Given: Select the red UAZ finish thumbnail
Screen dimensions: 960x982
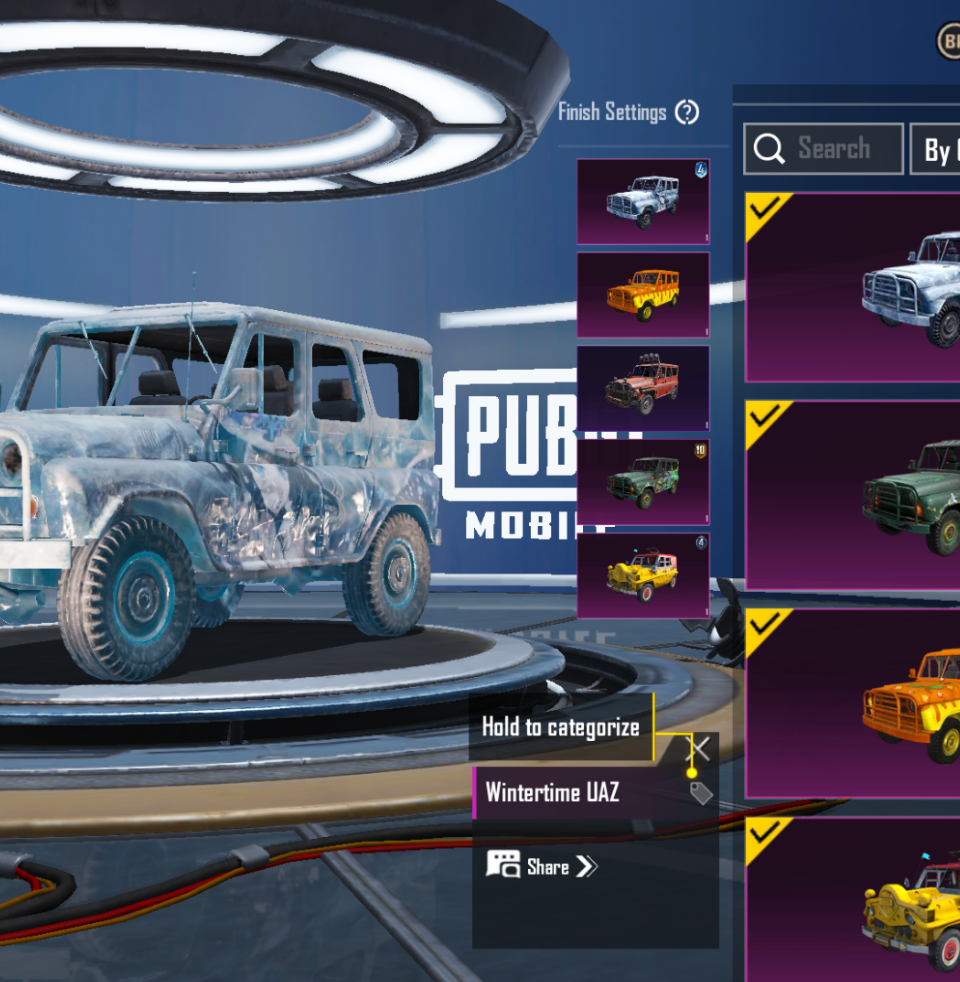Looking at the screenshot, I should [643, 388].
